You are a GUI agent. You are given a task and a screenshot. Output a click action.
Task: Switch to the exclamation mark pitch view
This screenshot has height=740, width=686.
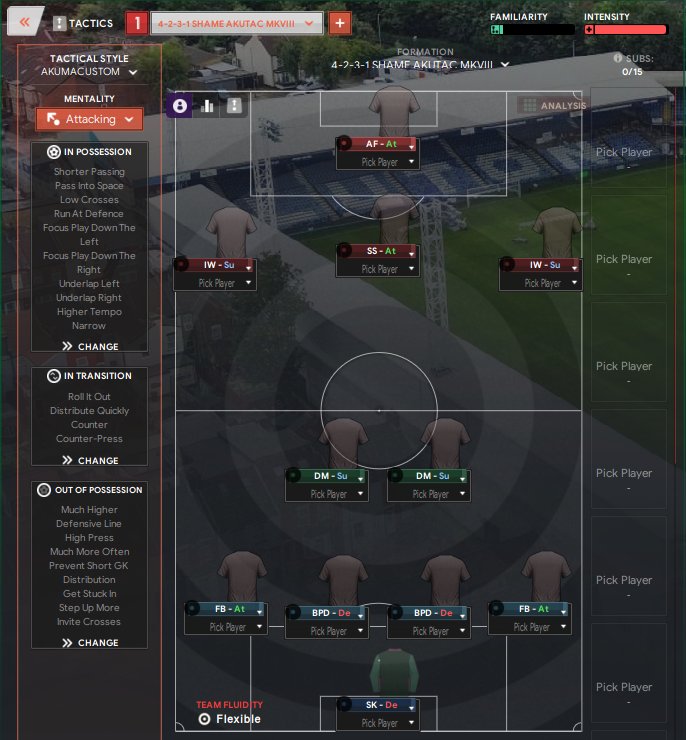tap(235, 105)
